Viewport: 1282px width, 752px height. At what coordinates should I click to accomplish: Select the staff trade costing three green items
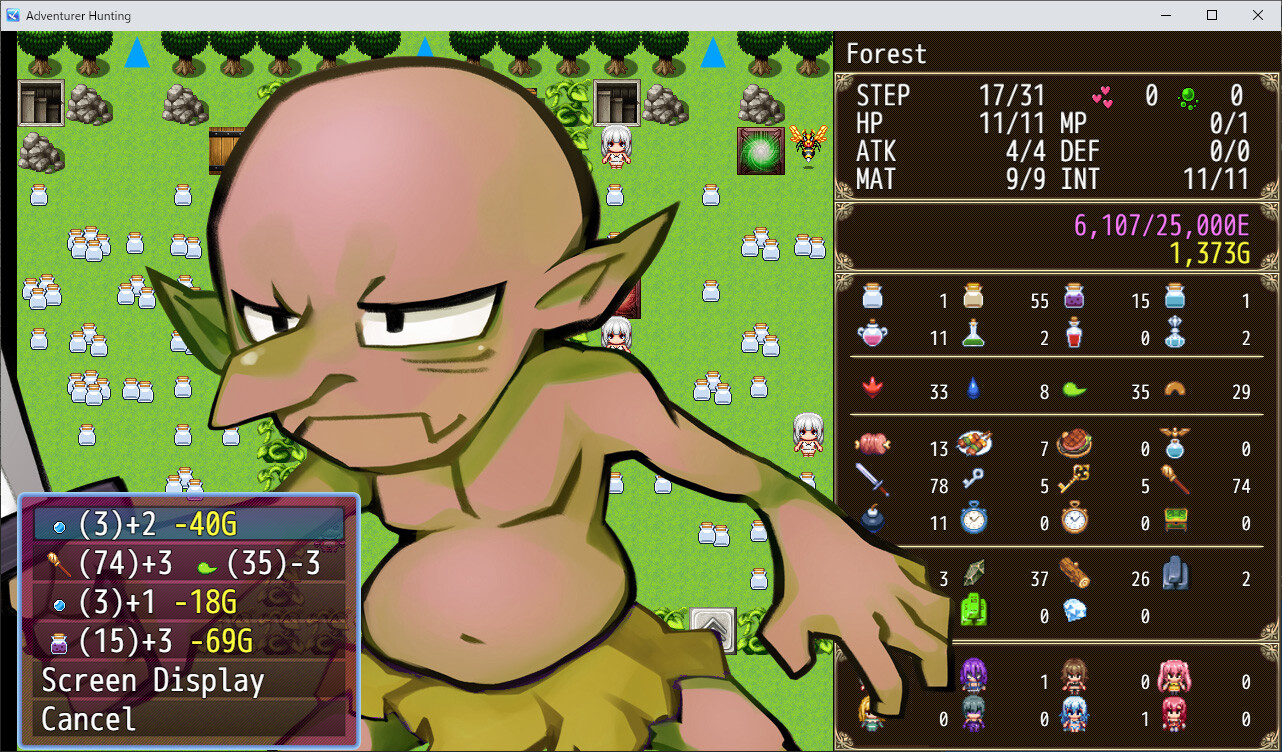coord(188,564)
